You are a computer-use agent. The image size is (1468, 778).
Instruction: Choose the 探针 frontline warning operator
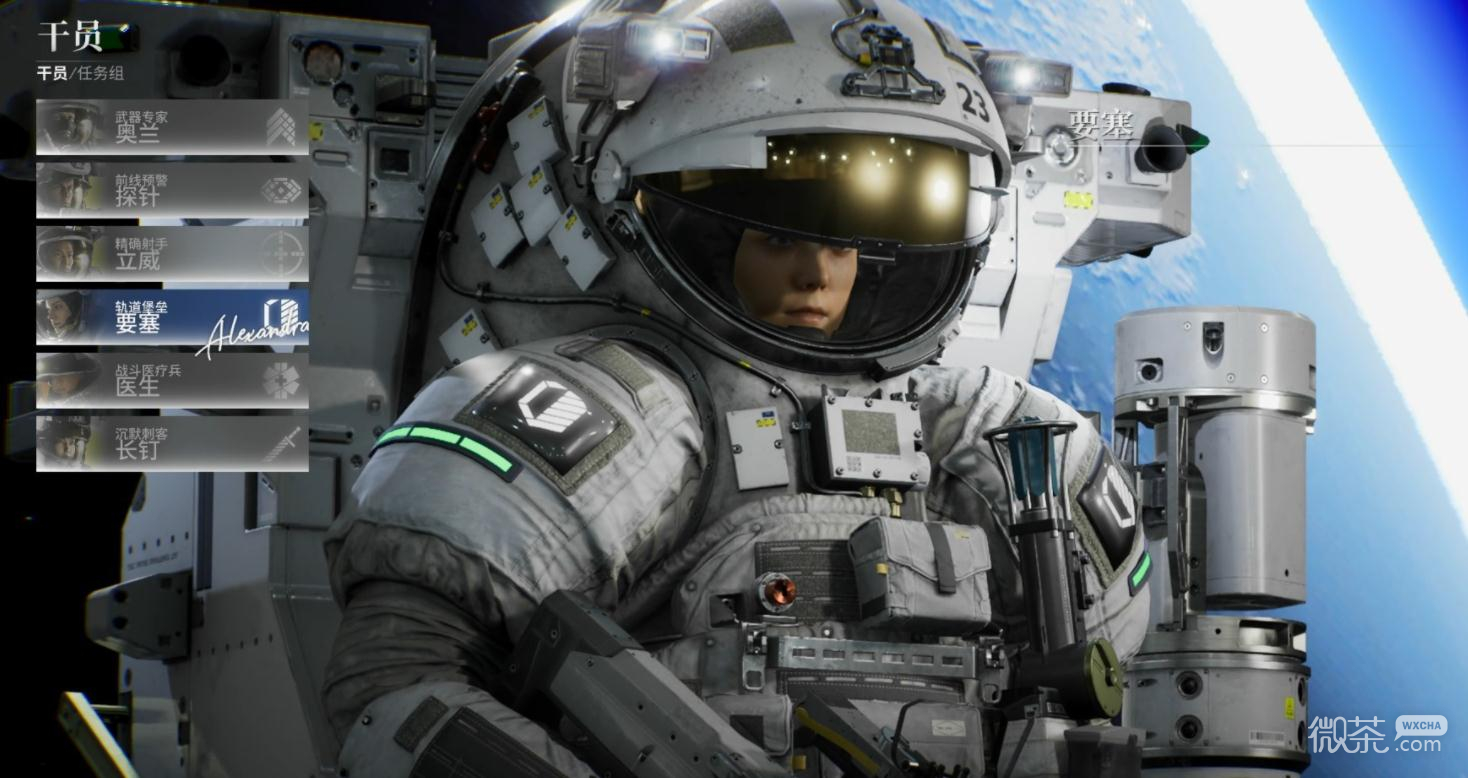point(172,190)
